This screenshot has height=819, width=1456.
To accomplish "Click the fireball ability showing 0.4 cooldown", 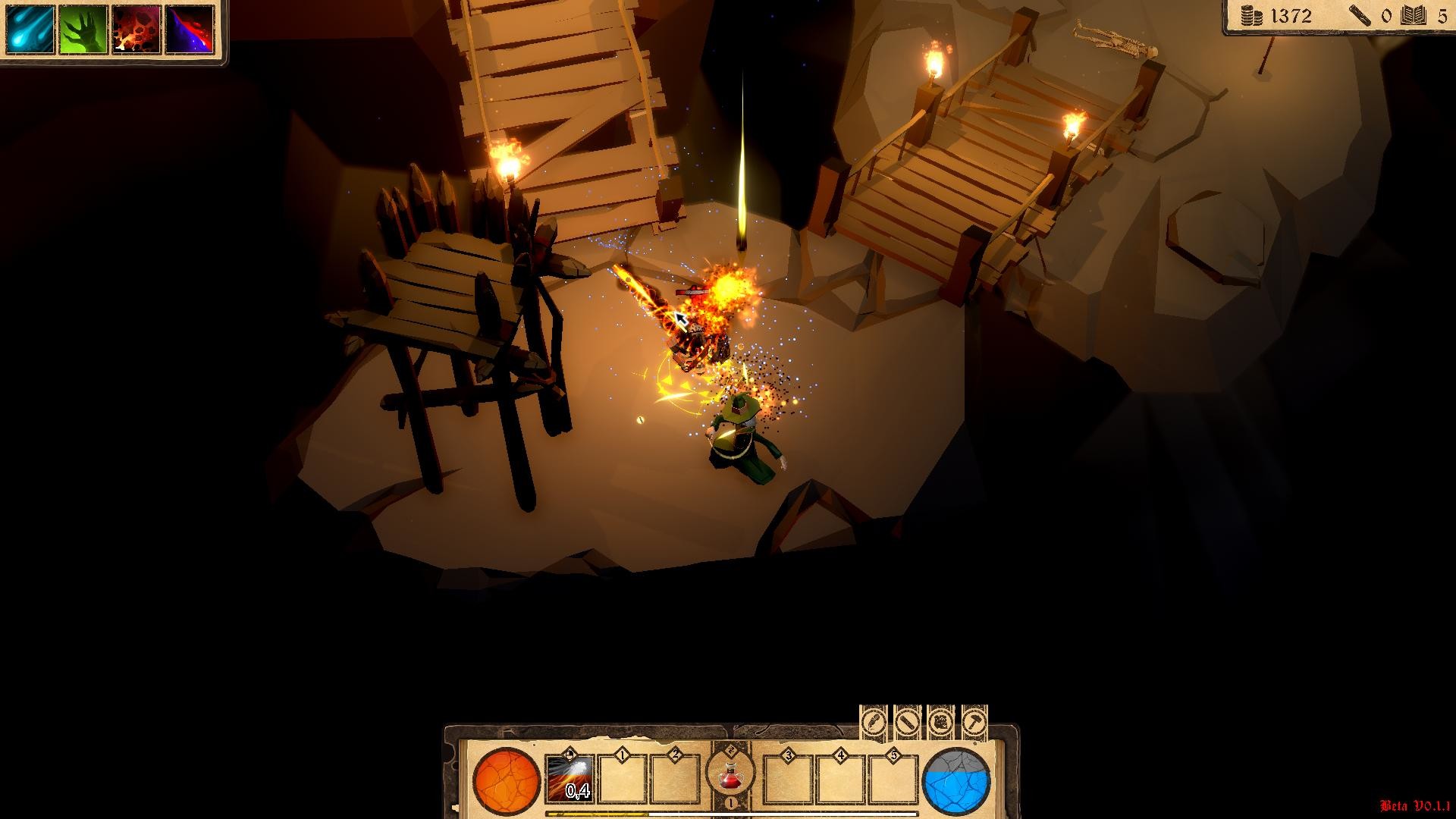I will coord(569,778).
